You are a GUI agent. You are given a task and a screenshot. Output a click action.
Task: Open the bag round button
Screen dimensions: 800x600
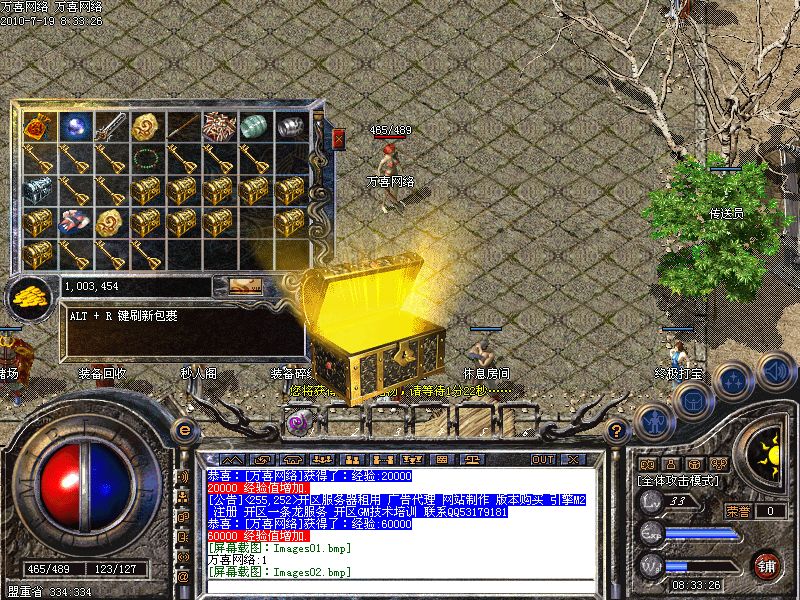tap(692, 399)
